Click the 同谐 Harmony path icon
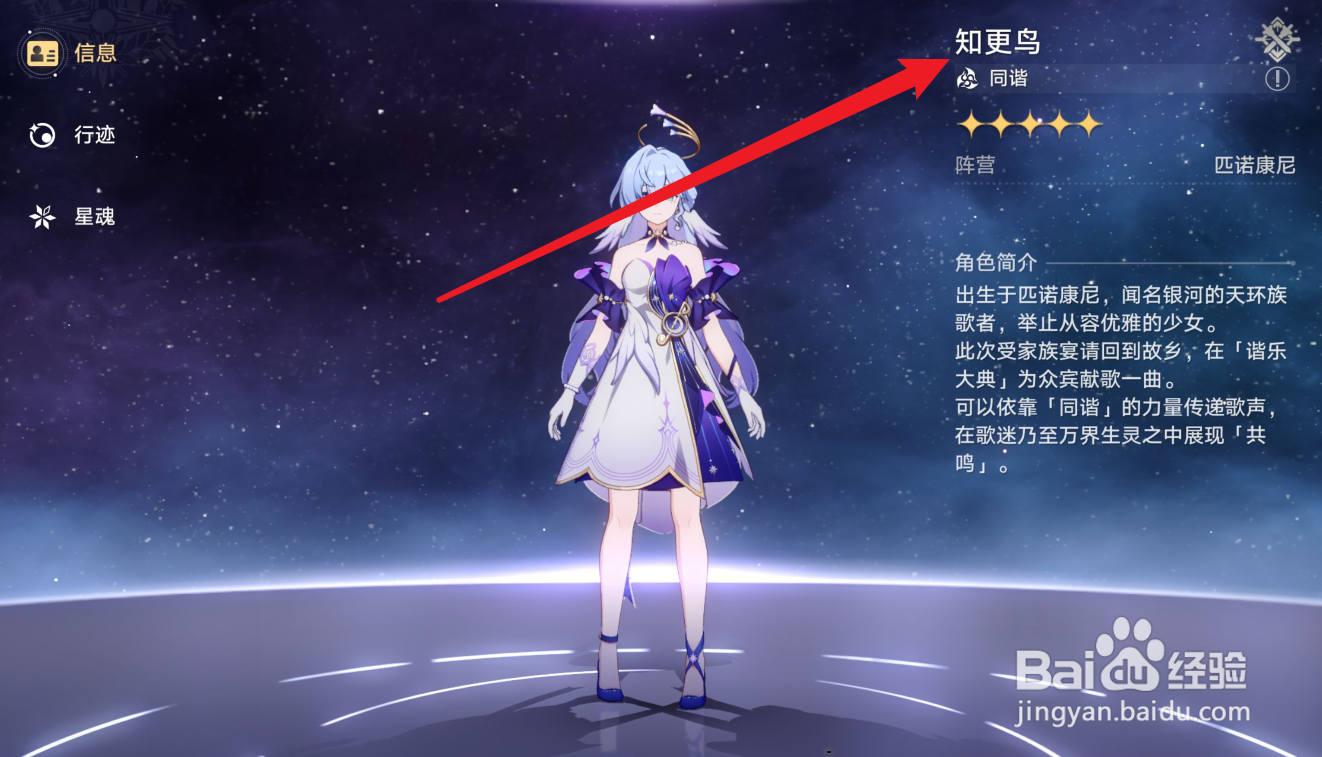 [966, 78]
